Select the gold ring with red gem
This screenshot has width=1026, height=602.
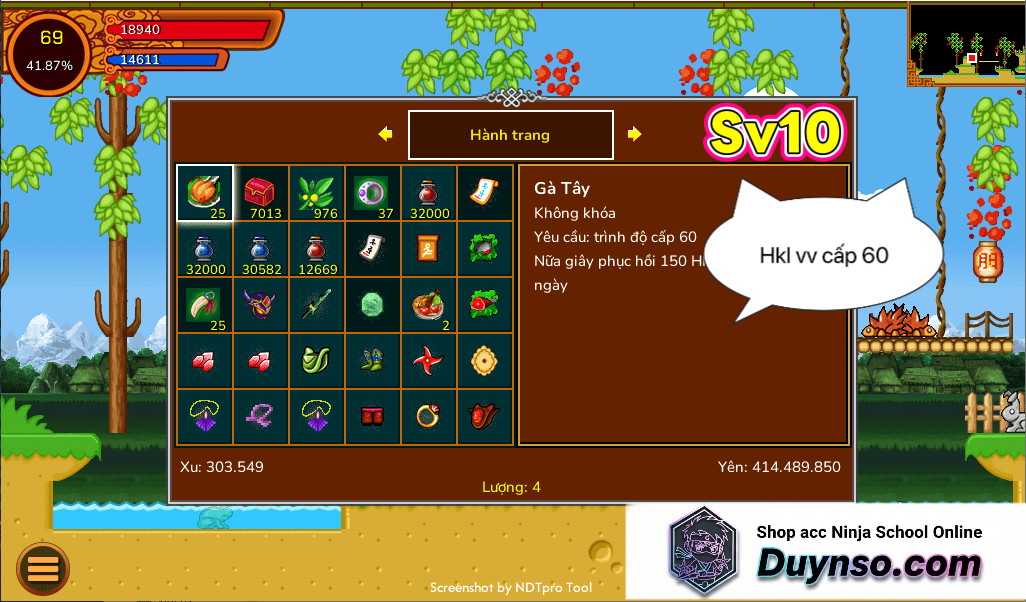point(429,417)
